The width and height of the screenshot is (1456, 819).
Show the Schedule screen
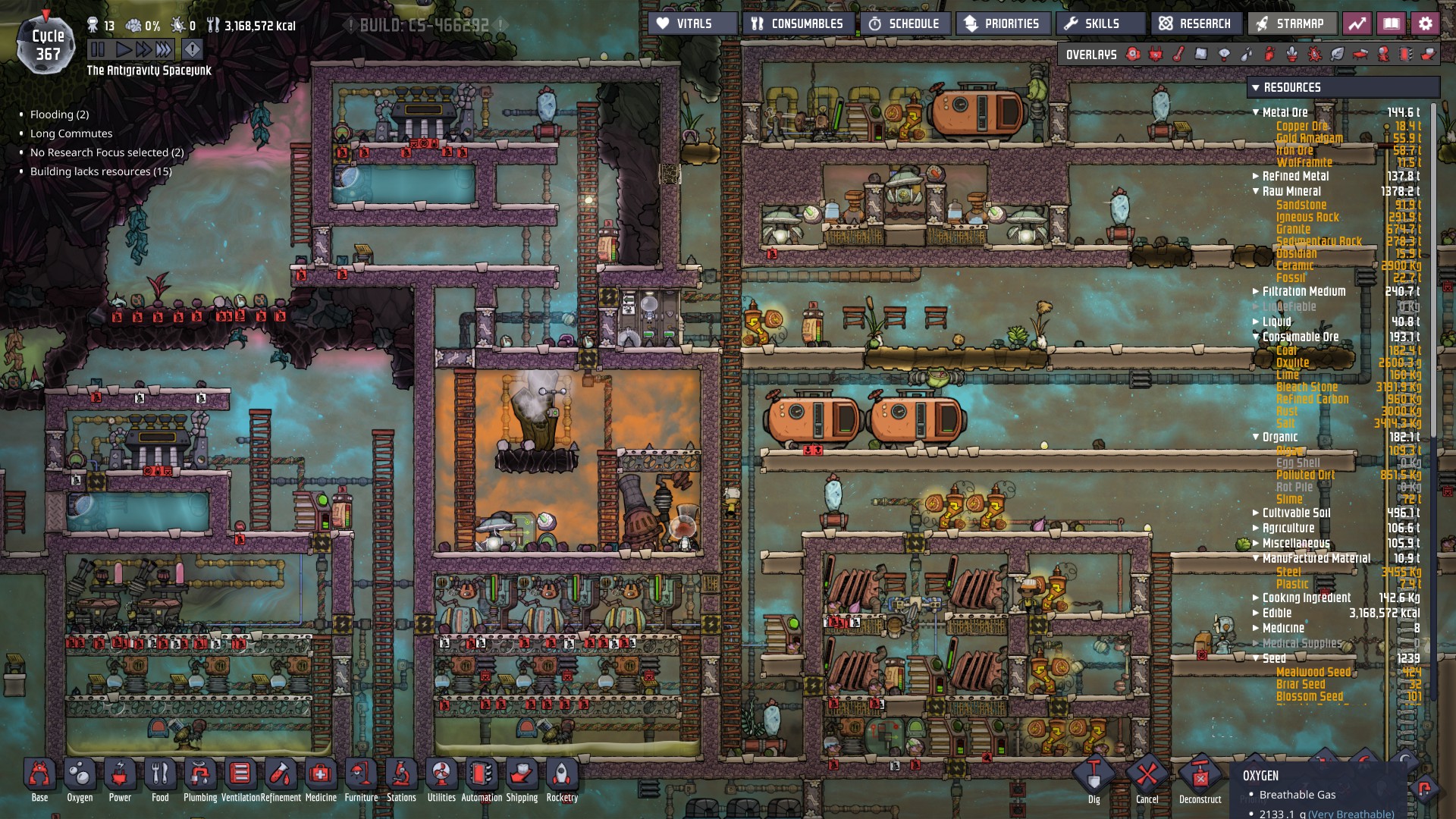tap(905, 24)
